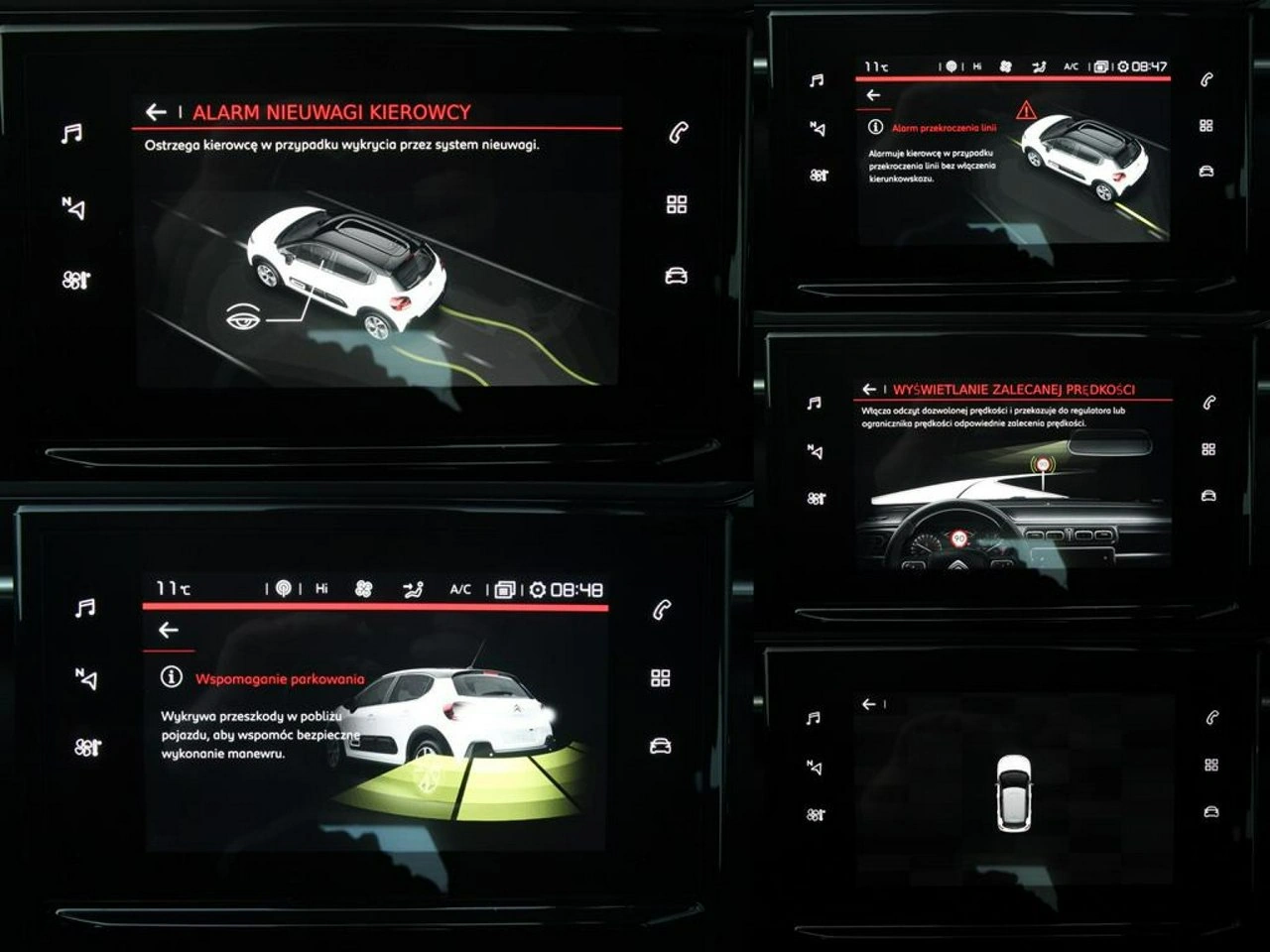Go back from WYŚWIETLANIE ZALECANEJ PRĘDKOŚCI screen
This screenshot has width=1270, height=952.
pos(869,390)
